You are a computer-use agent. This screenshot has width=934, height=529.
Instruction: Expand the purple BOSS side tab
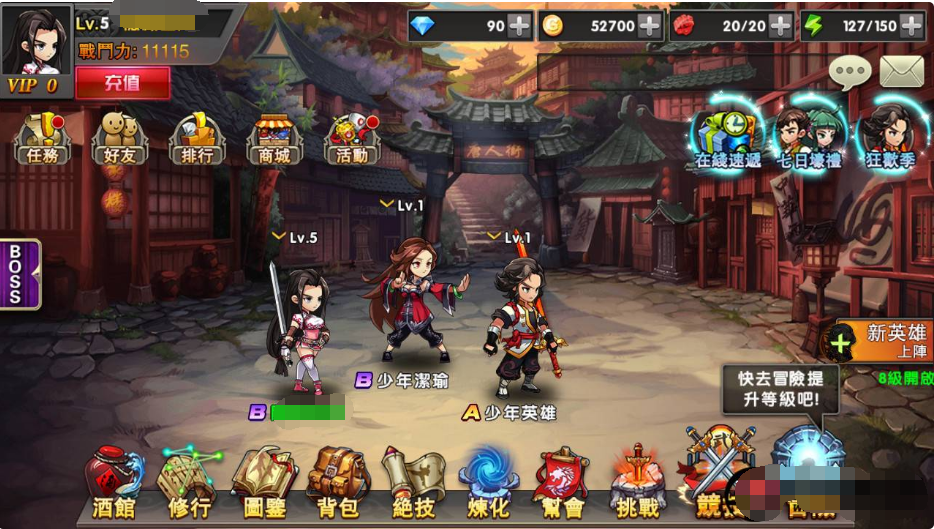(19, 273)
